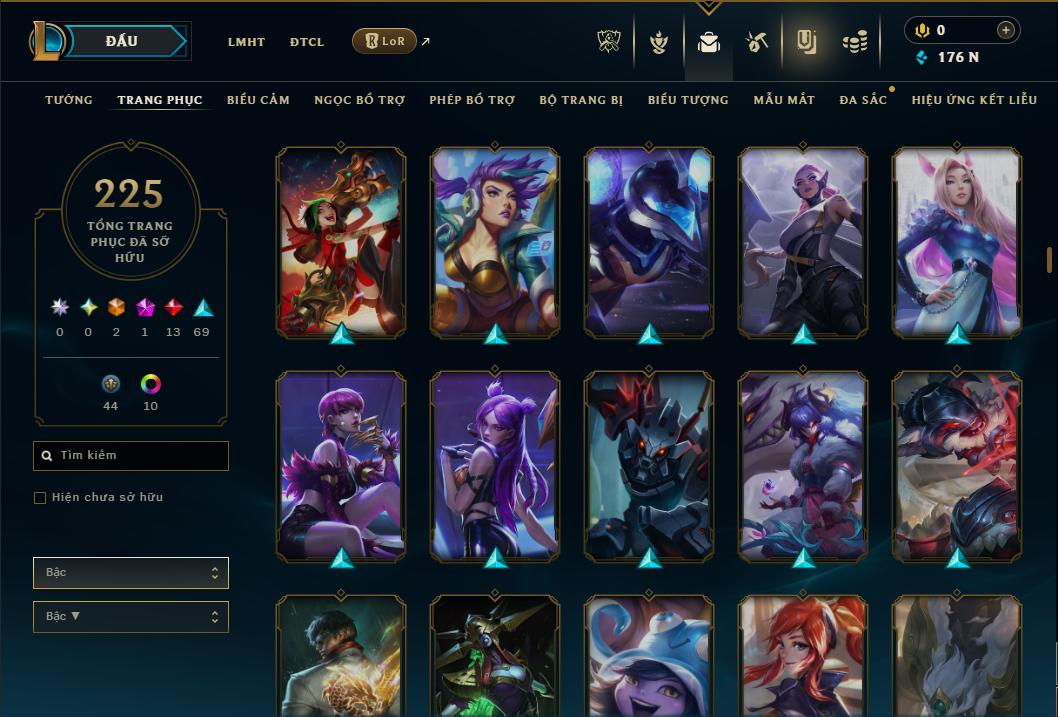Screen dimensions: 1058x717
Task: Select the BIỂU CẢM tab
Action: [x=258, y=100]
